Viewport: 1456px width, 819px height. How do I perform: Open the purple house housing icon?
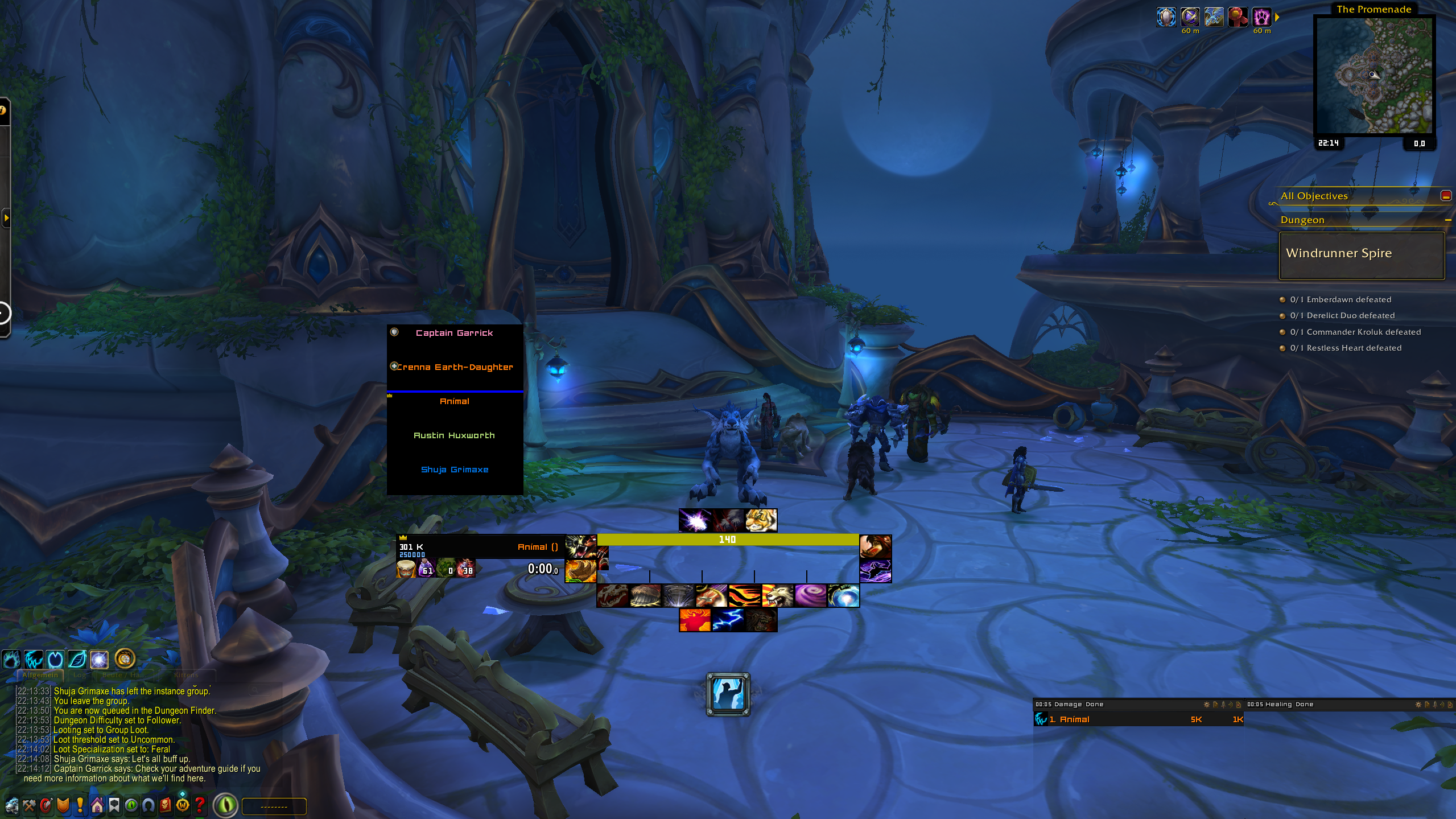pyautogui.click(x=97, y=805)
